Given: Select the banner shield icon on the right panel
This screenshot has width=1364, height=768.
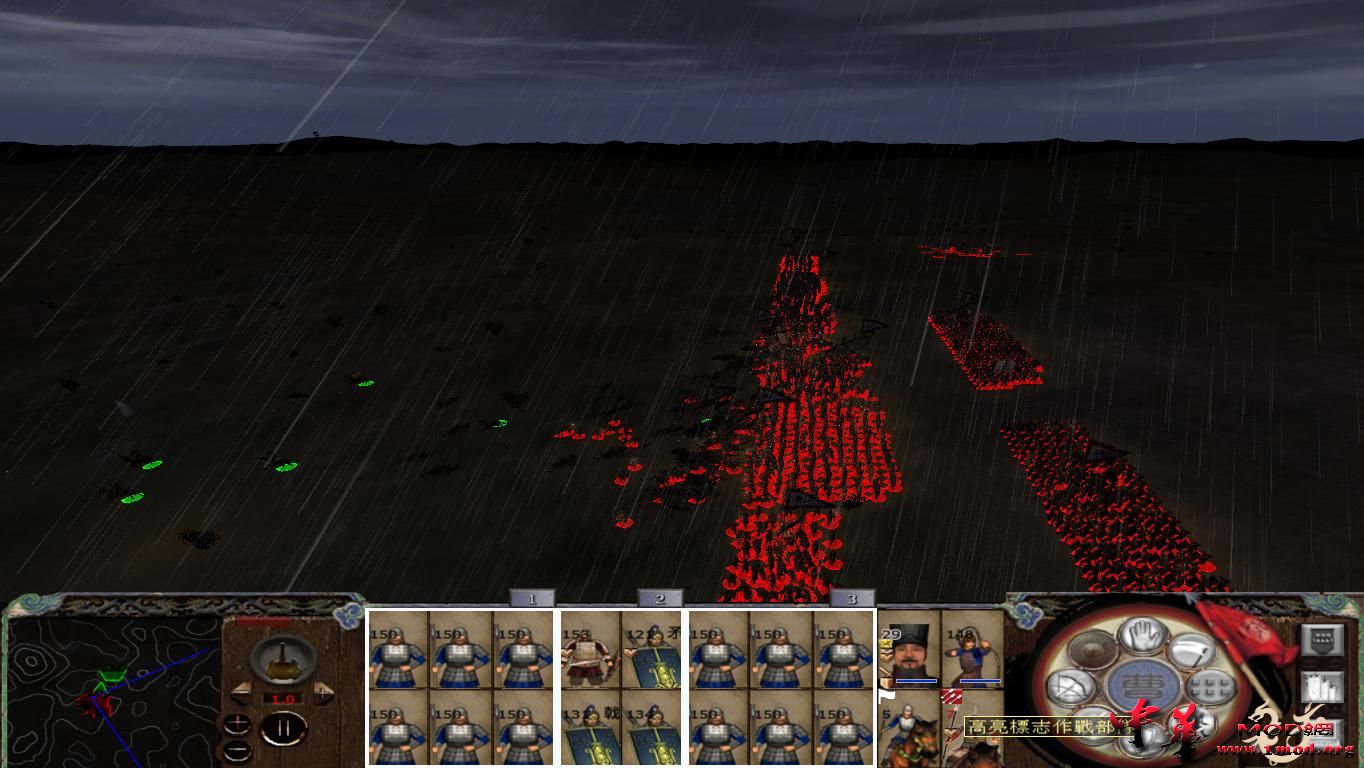Looking at the screenshot, I should [x=1321, y=642].
